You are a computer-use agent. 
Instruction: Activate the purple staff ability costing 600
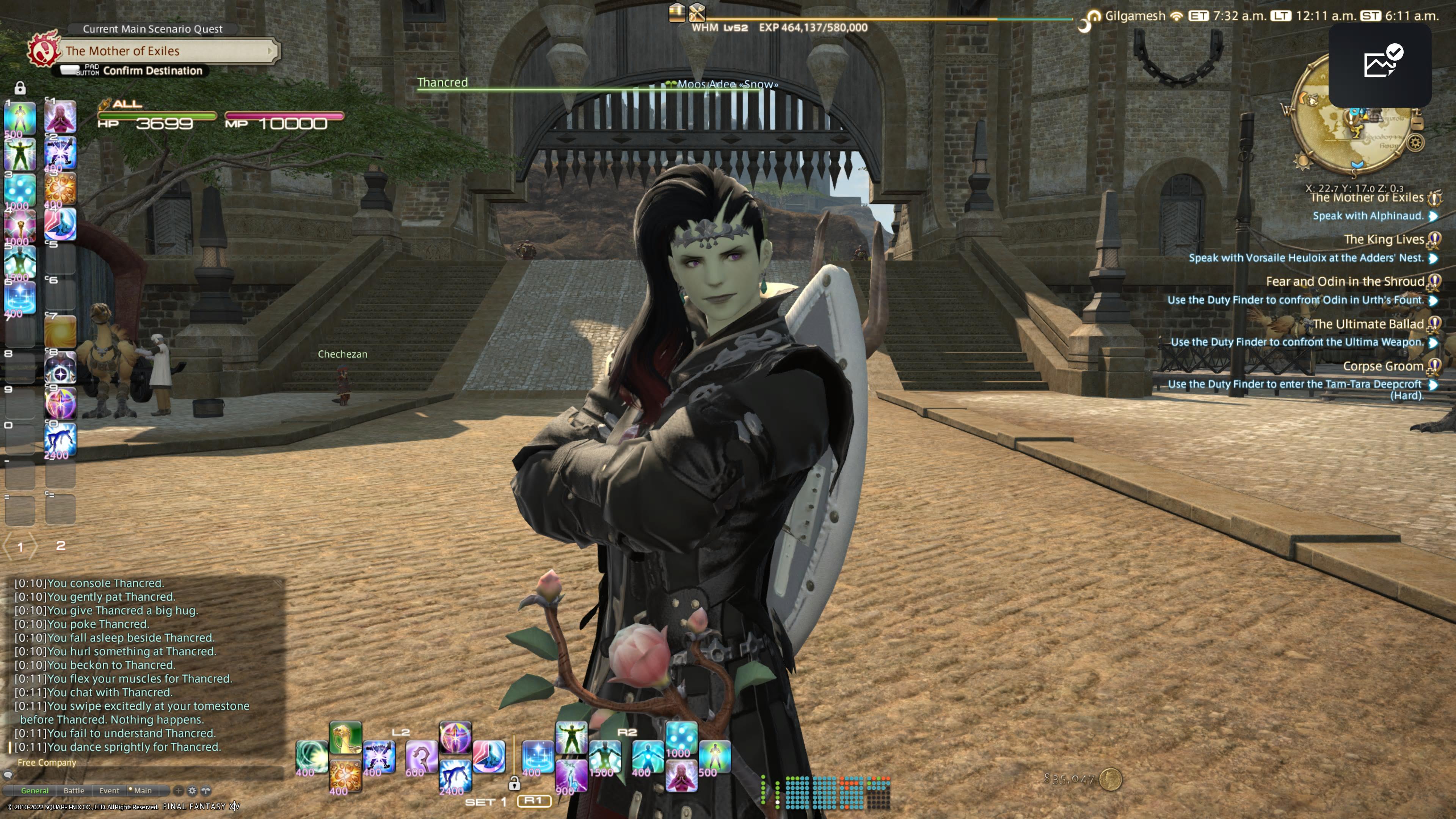point(421,758)
